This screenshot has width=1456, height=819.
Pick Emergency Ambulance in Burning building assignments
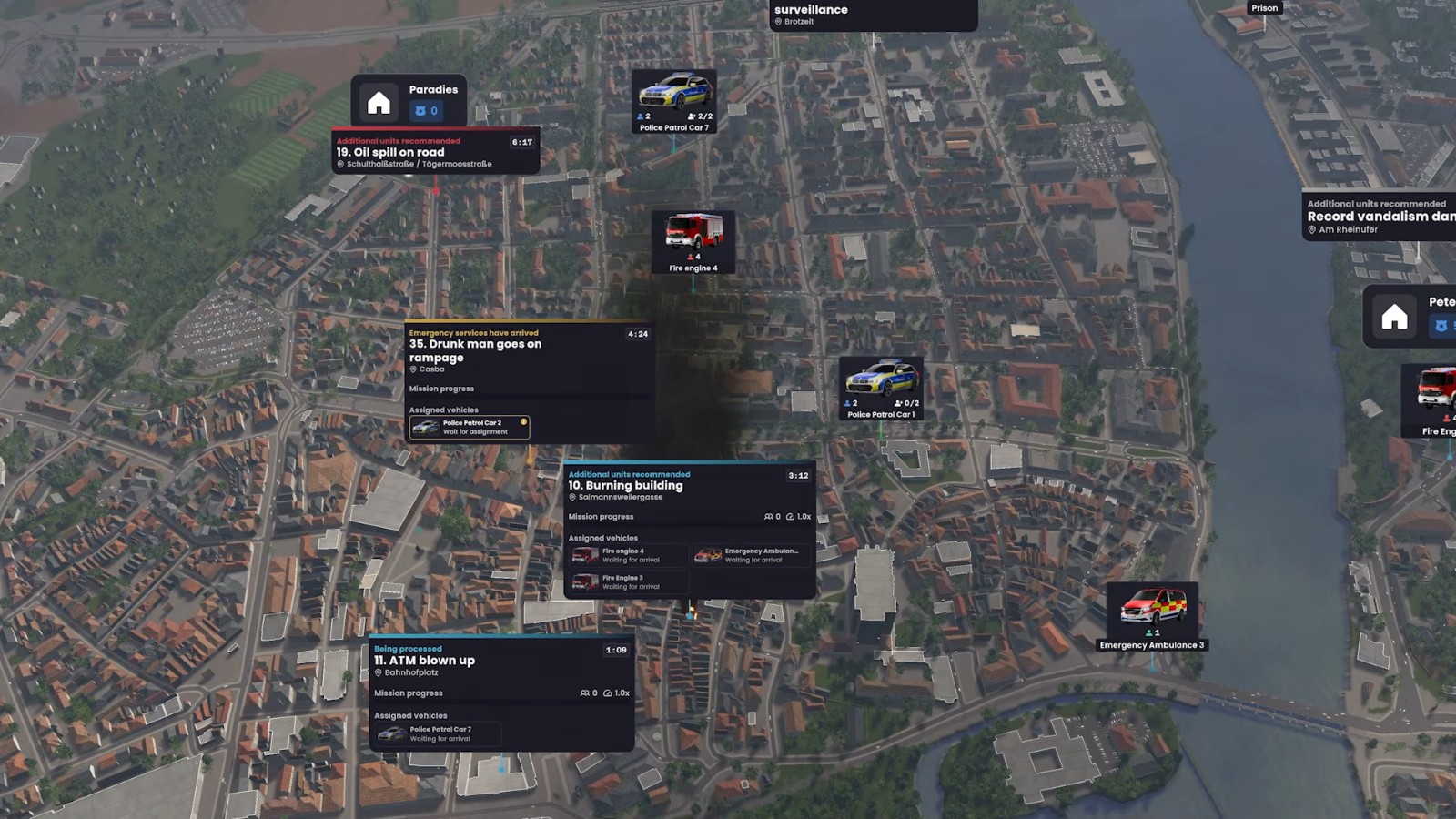pos(751,555)
